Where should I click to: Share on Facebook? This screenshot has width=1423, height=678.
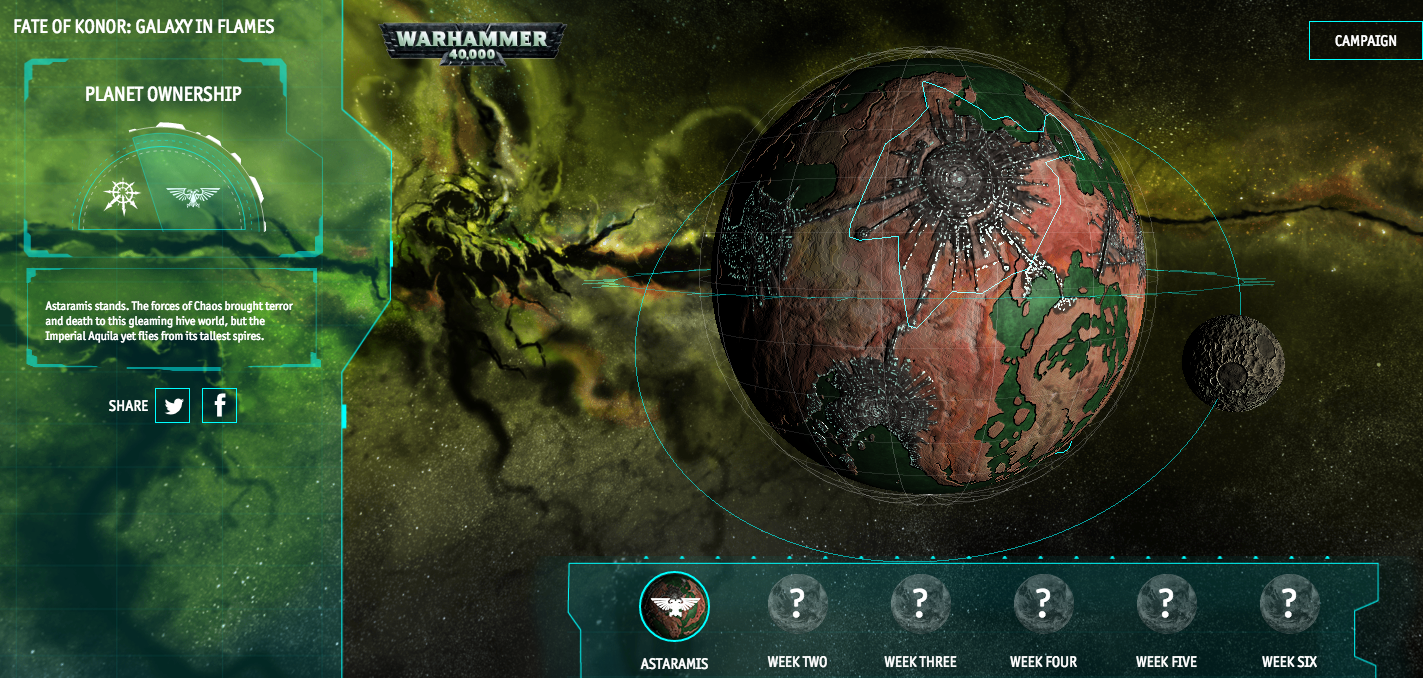pyautogui.click(x=220, y=406)
